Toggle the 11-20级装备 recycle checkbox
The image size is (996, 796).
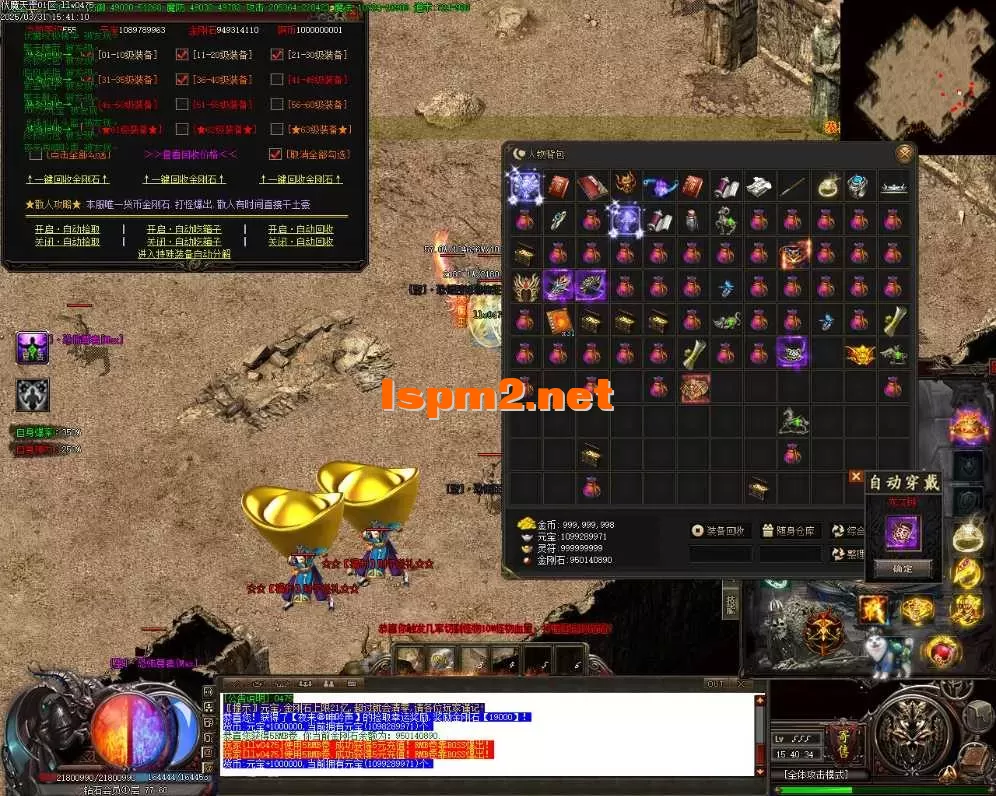[182, 54]
